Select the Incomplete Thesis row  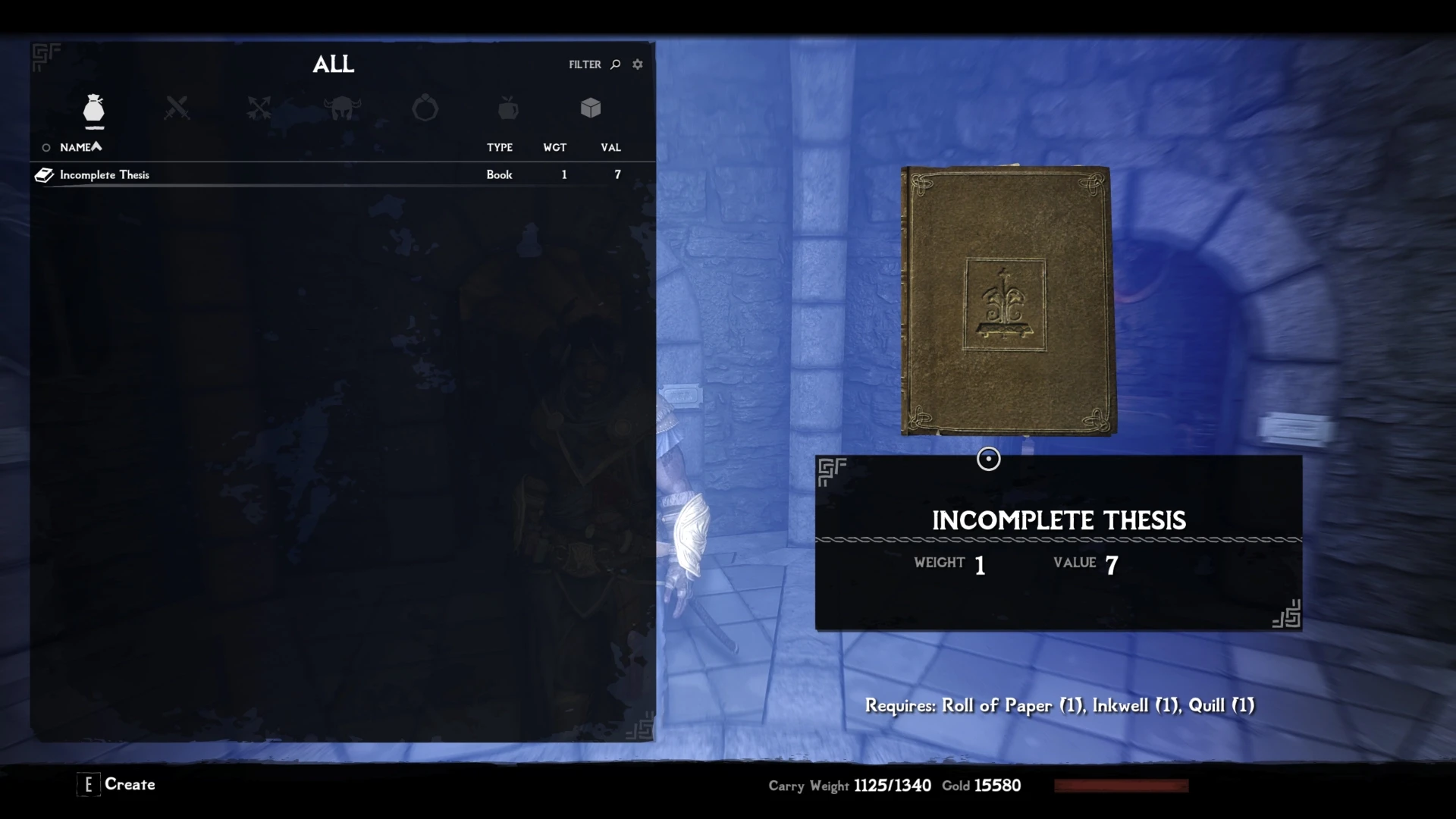pyautogui.click(x=227, y=174)
